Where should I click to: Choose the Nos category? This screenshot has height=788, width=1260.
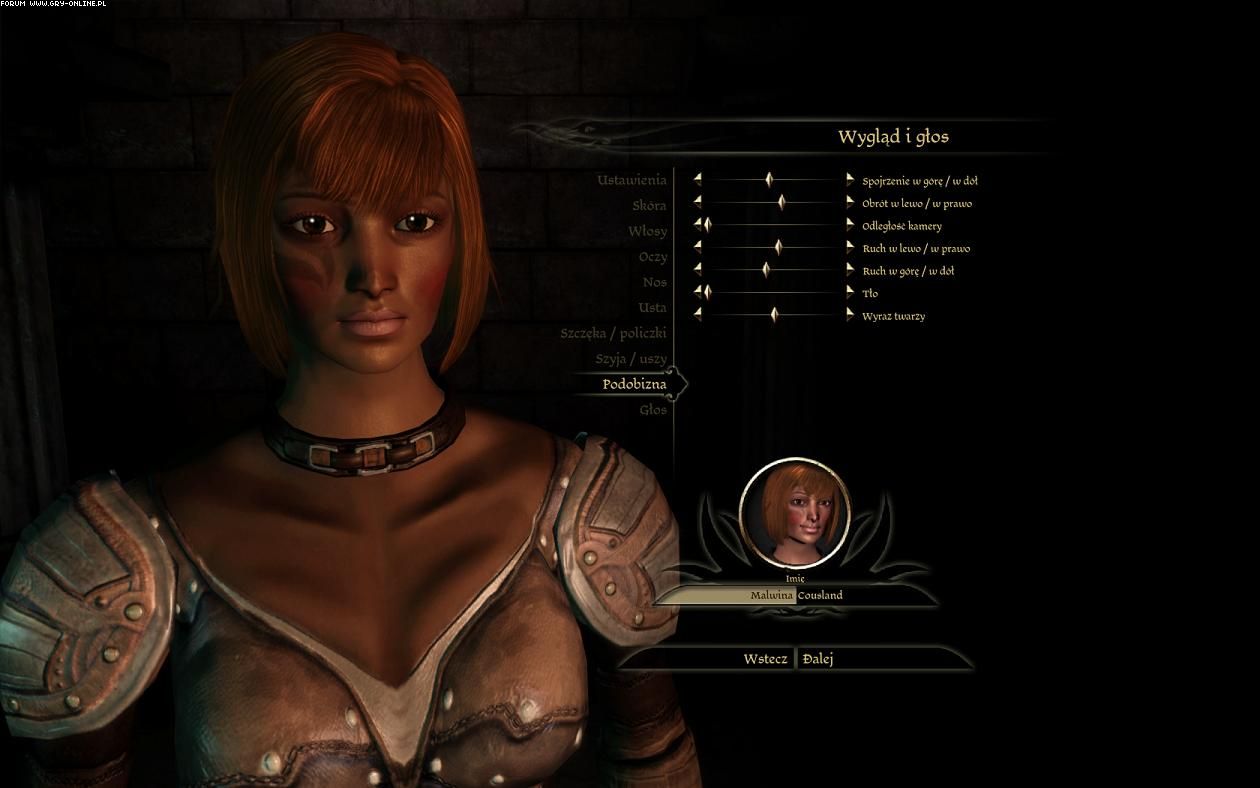tap(654, 282)
